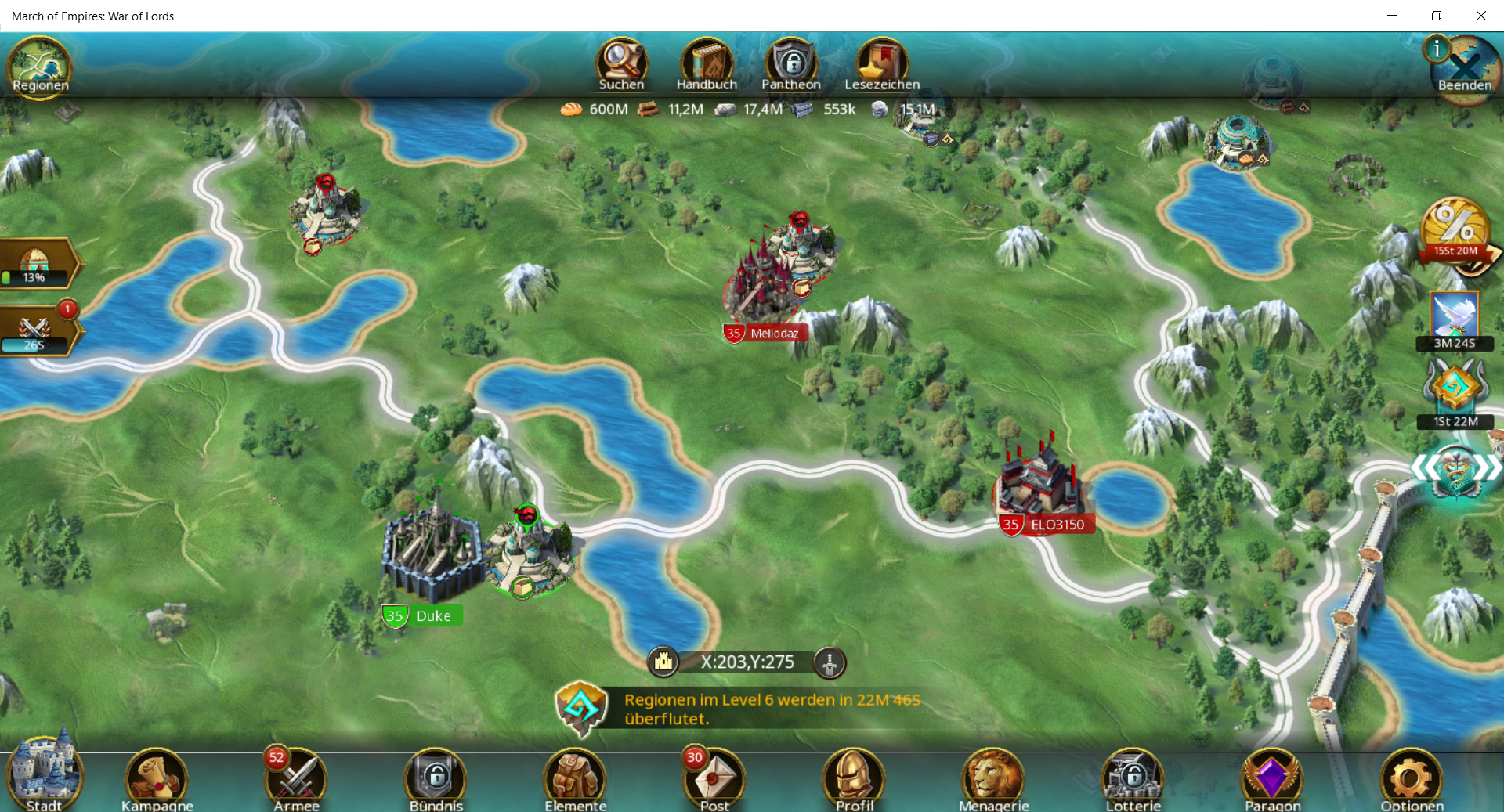
Task: Open the Armee menu
Action: click(x=296, y=779)
